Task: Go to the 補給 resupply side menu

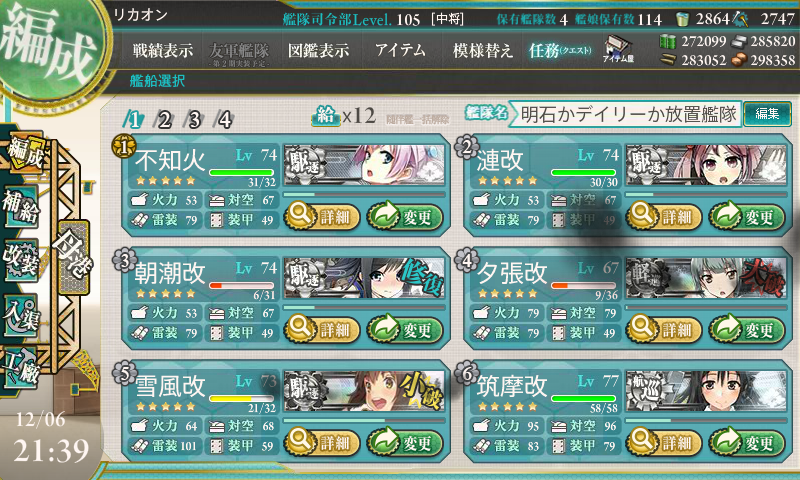Action: click(x=24, y=201)
